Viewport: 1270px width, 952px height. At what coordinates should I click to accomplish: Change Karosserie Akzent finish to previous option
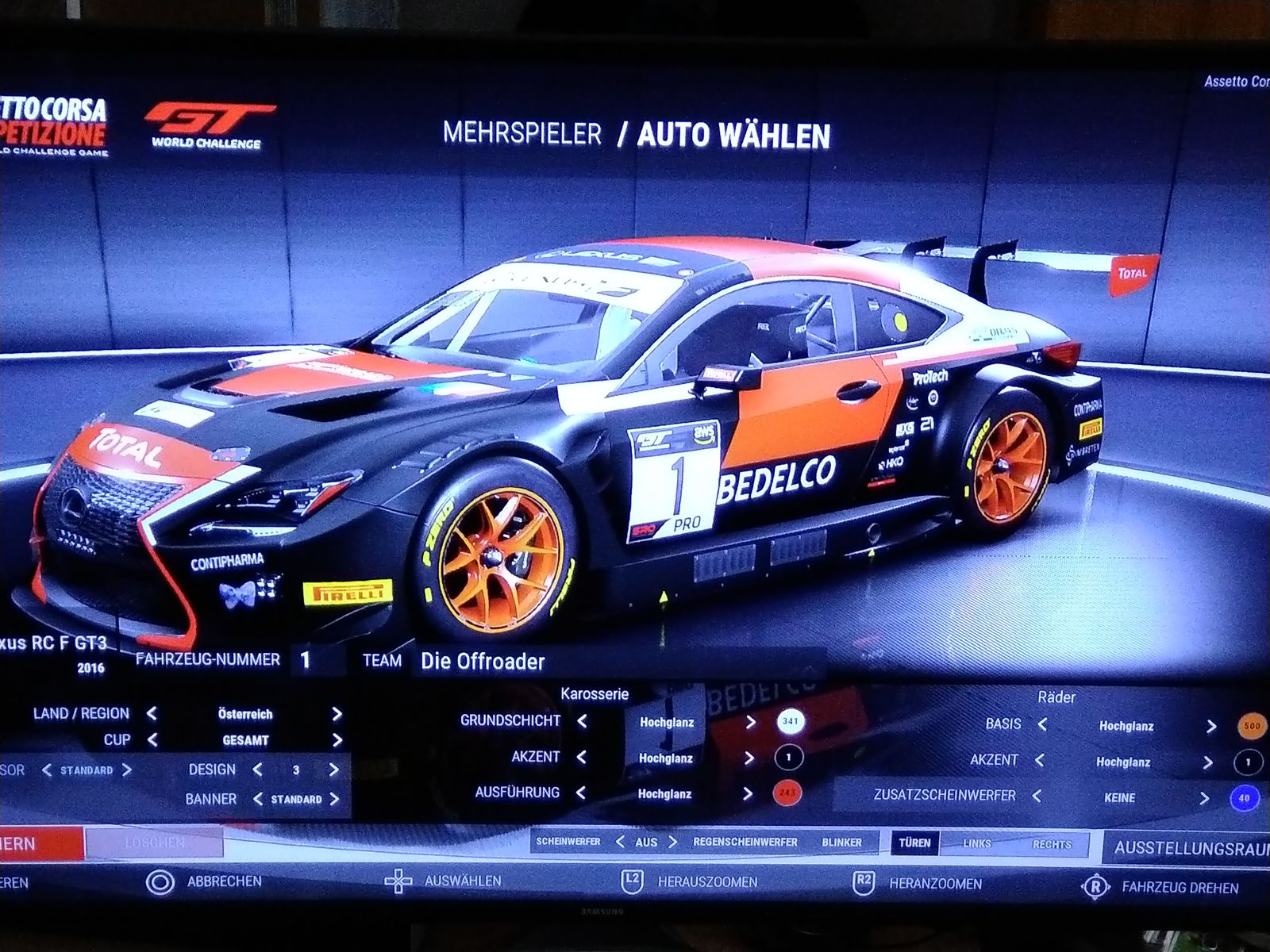[x=582, y=758]
